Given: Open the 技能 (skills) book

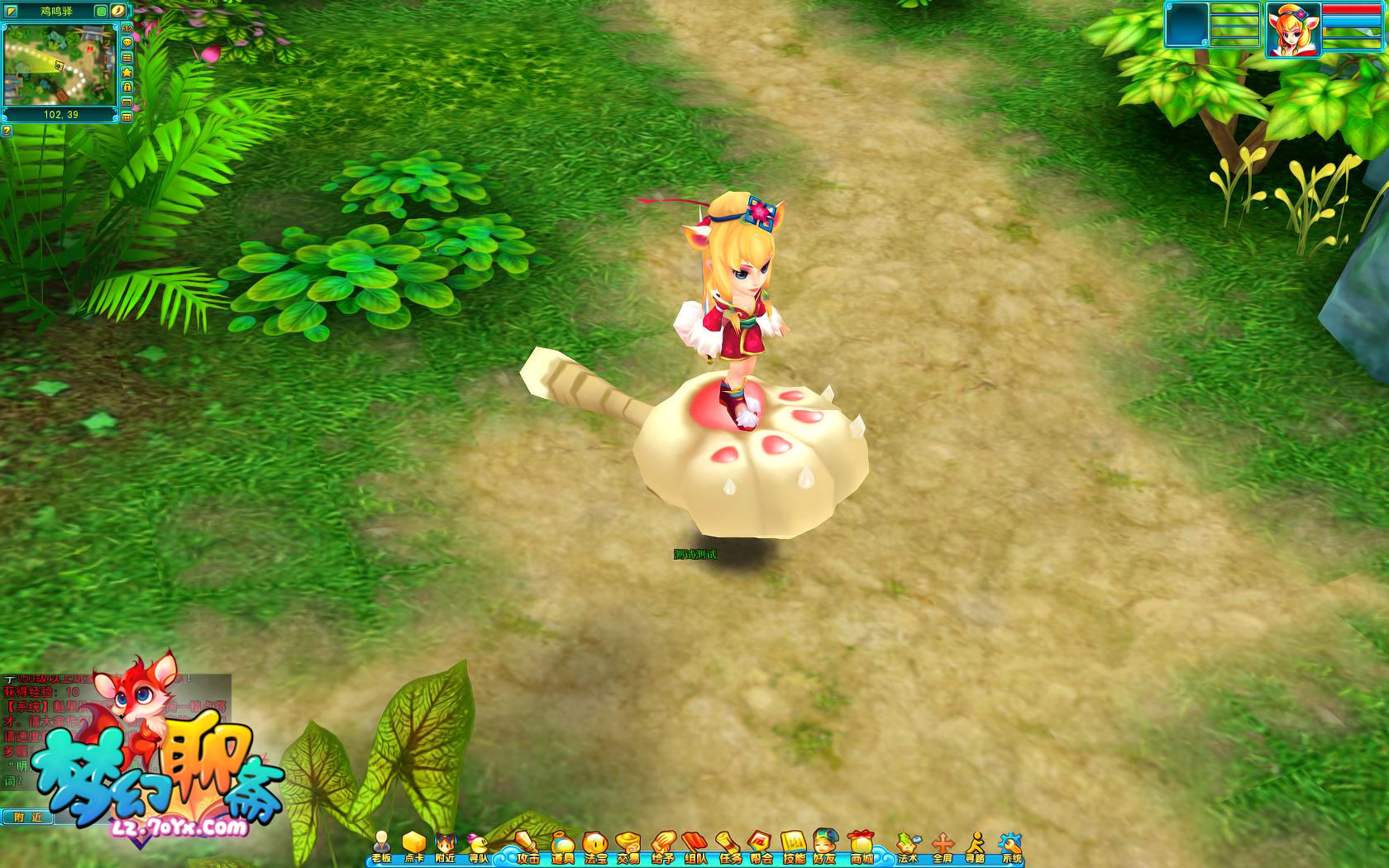Looking at the screenshot, I should tap(794, 847).
